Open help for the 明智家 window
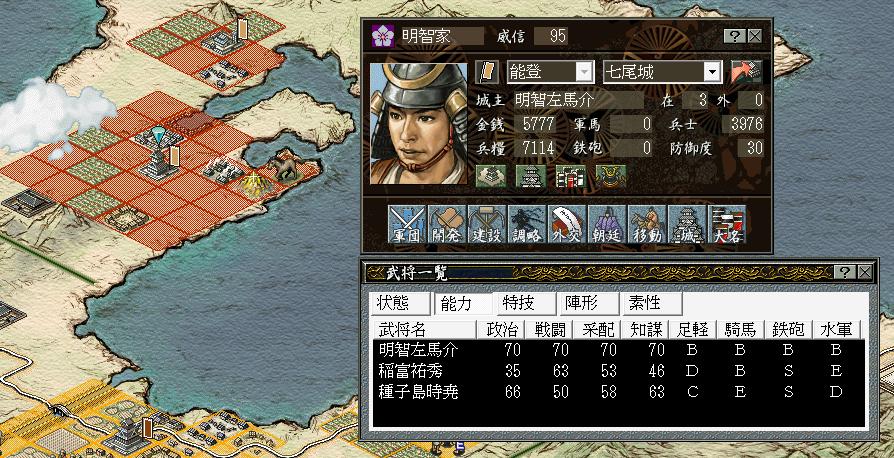This screenshot has height=458, width=894. pos(735,35)
